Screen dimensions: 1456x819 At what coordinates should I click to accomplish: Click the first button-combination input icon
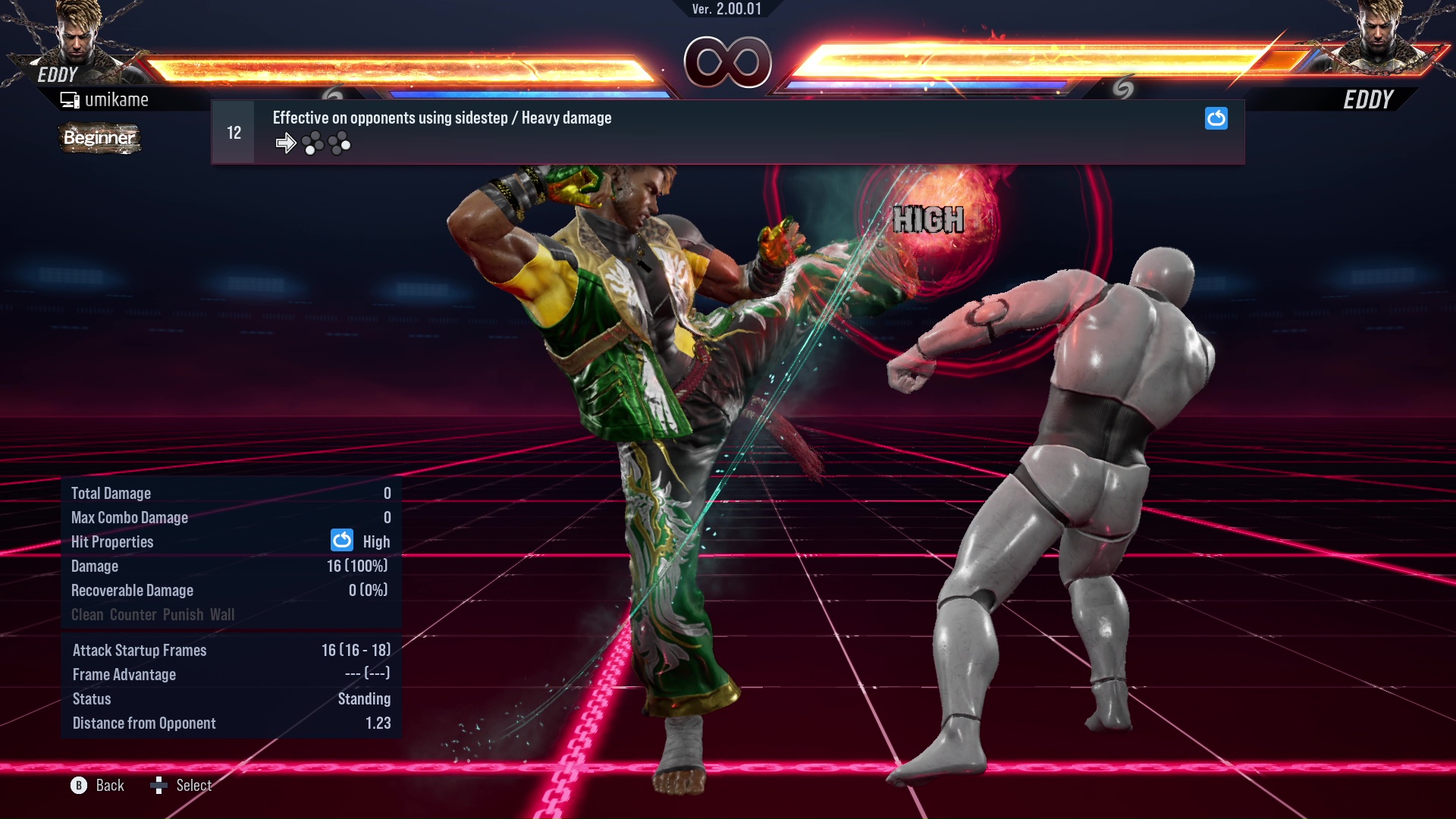312,143
